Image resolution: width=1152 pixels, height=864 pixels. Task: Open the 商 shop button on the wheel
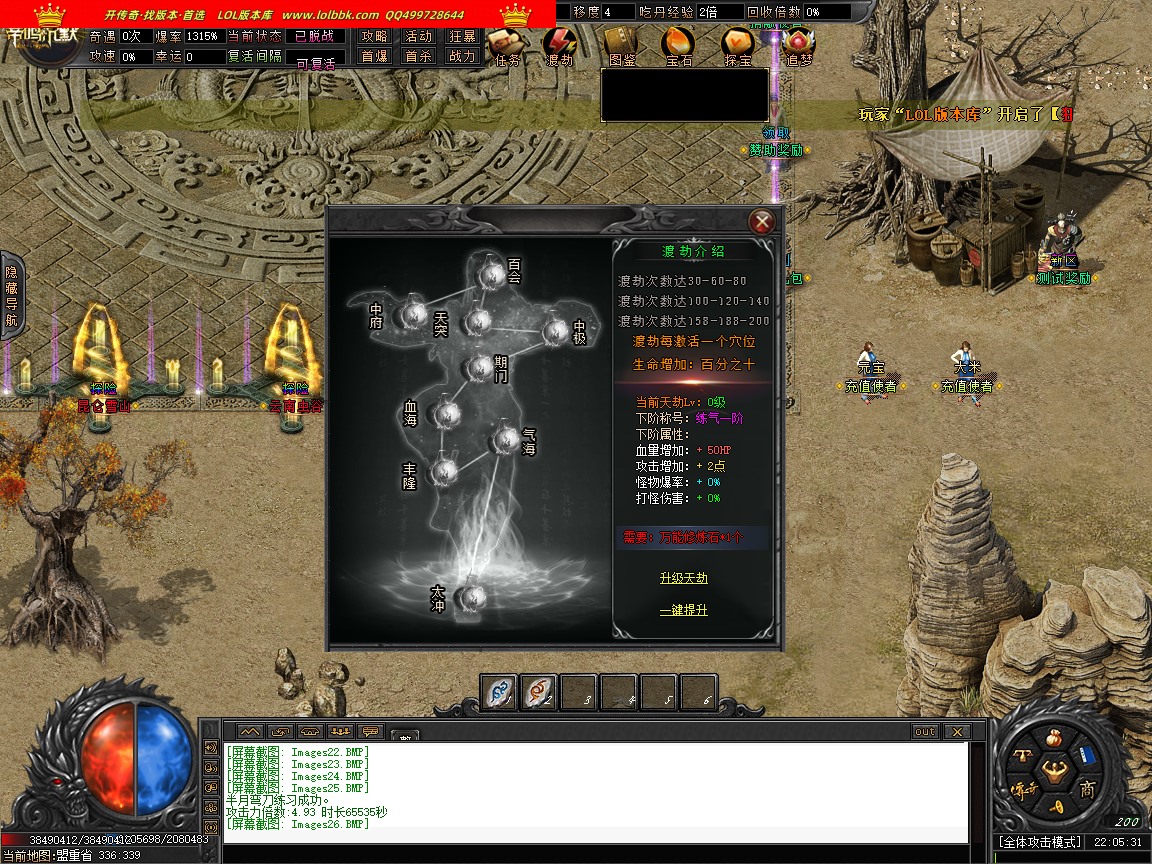click(1087, 789)
